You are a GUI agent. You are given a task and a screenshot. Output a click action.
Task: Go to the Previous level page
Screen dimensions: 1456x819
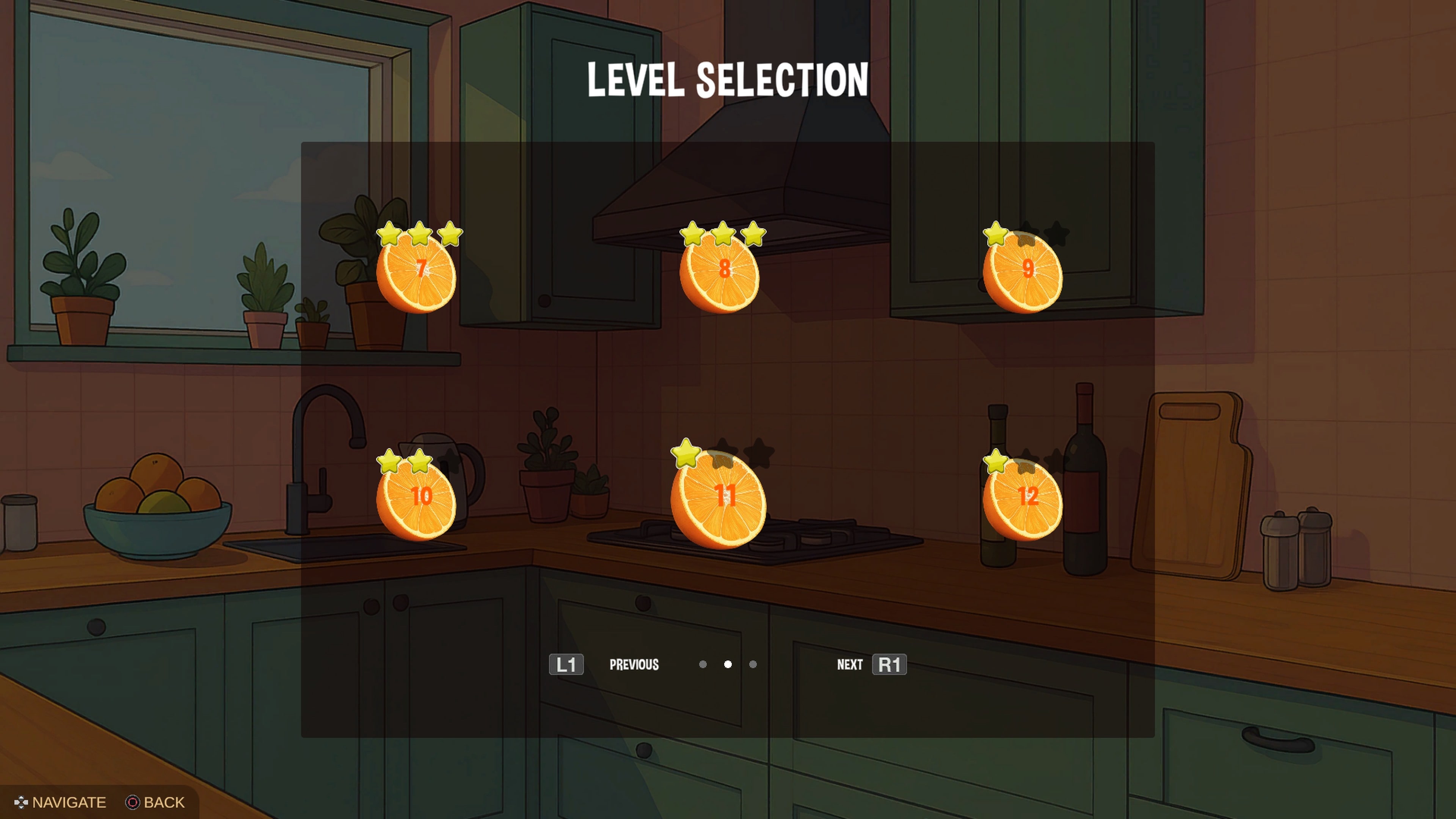pos(634,665)
